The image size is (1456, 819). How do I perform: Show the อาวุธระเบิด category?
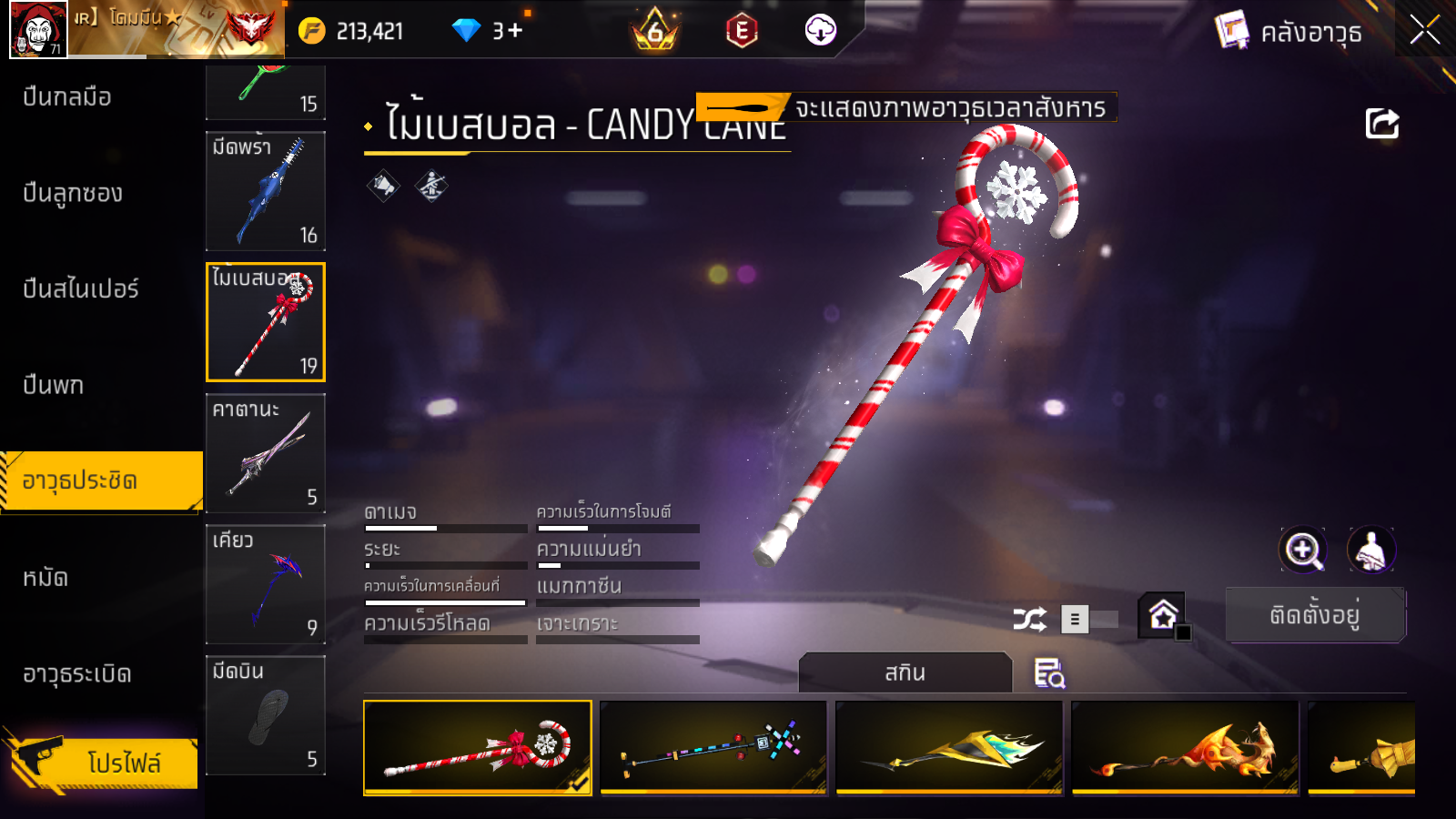click(x=77, y=674)
